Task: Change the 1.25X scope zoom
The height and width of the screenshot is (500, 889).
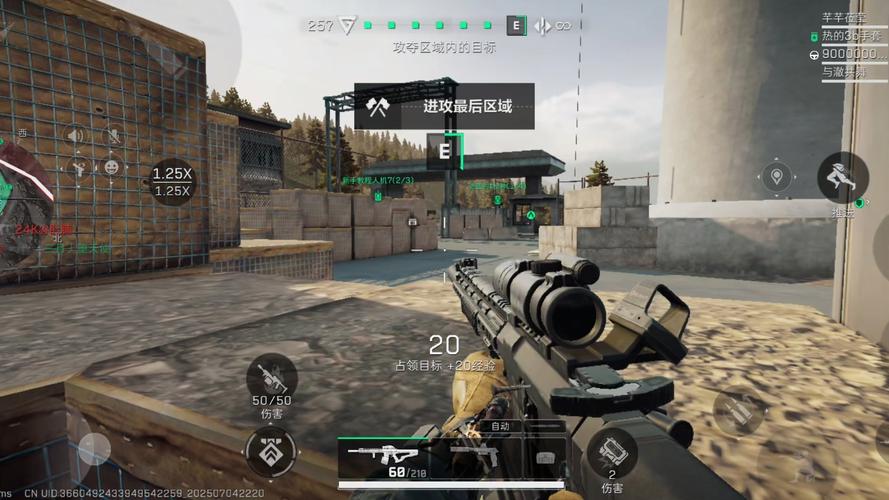Action: tap(172, 181)
